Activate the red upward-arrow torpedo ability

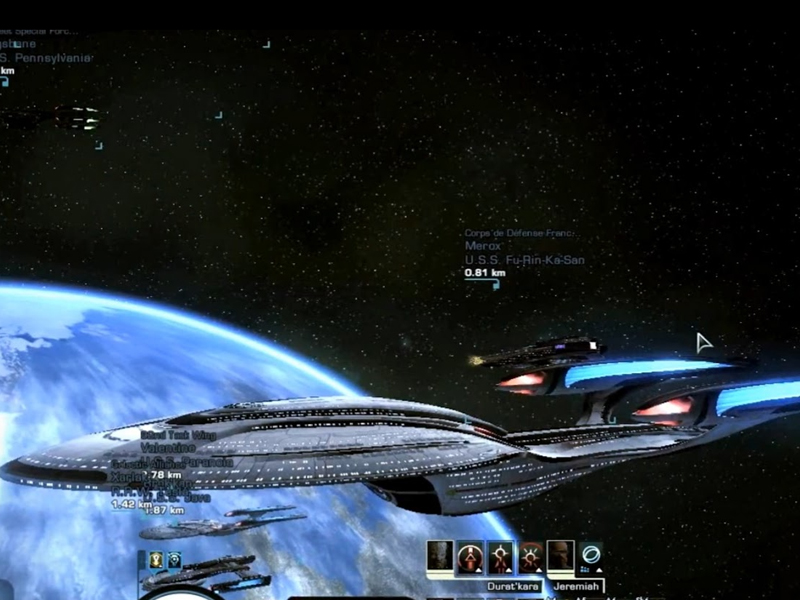pos(470,557)
